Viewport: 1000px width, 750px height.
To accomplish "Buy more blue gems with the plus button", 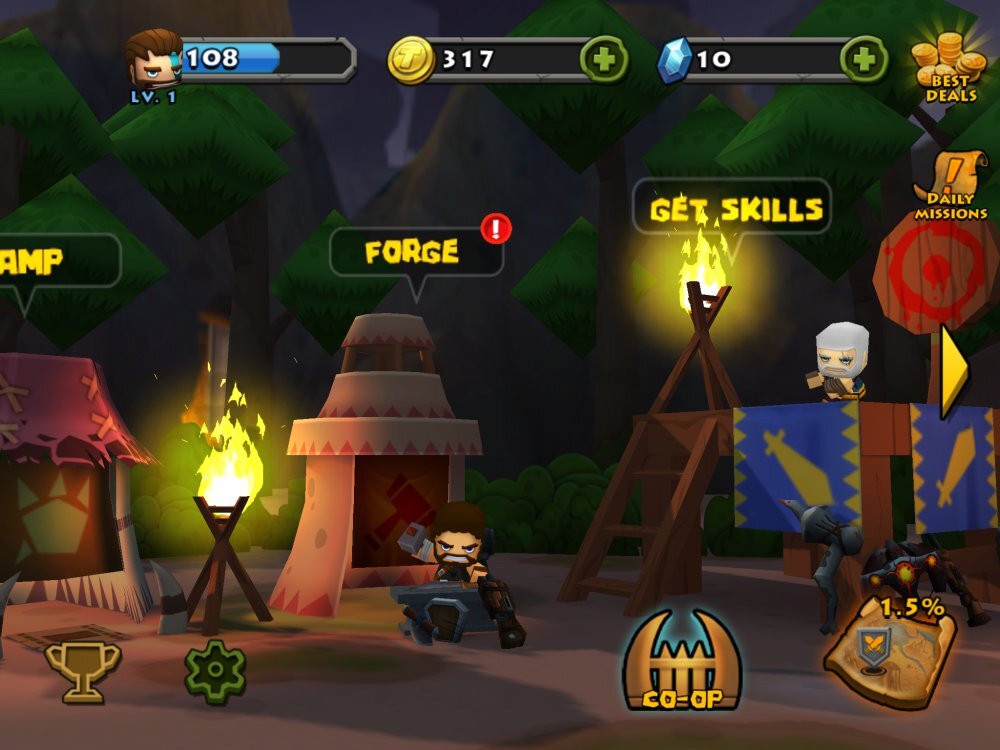I will pos(863,59).
